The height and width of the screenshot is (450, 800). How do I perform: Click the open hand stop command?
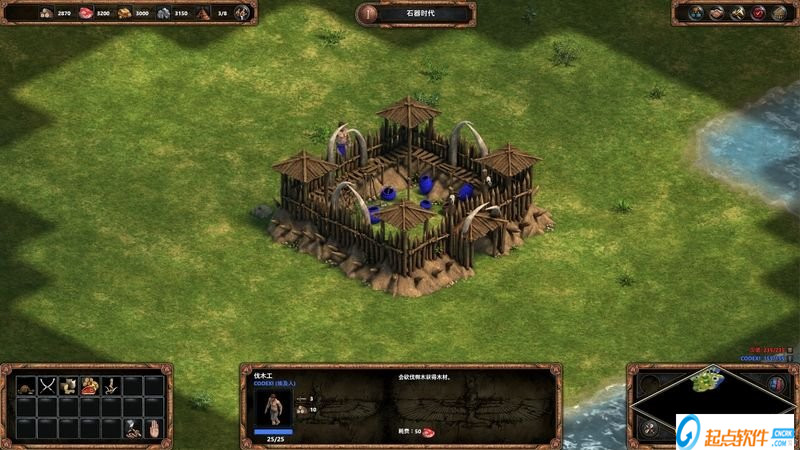point(153,429)
